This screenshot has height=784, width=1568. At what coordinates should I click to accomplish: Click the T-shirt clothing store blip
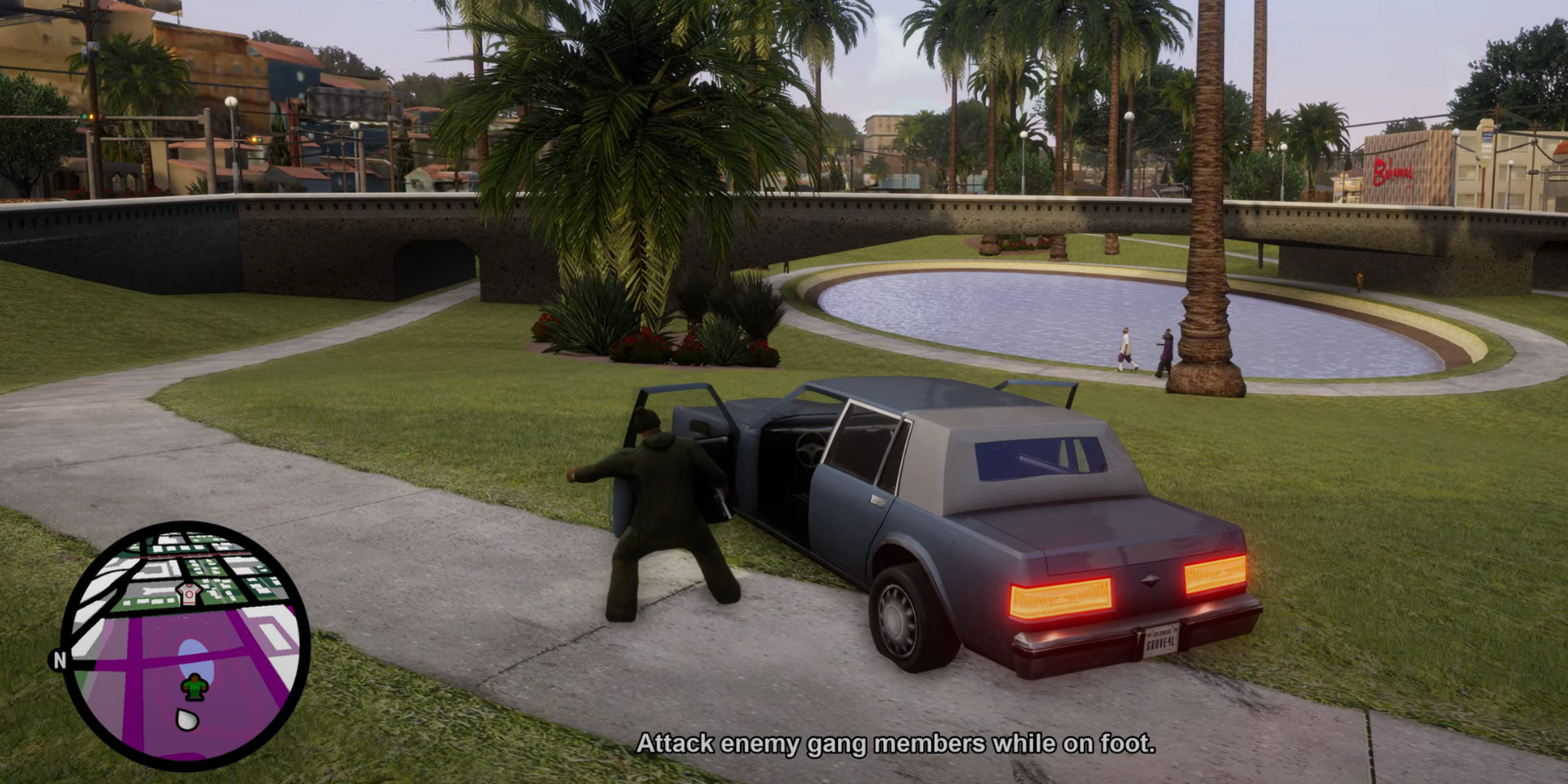[188, 592]
